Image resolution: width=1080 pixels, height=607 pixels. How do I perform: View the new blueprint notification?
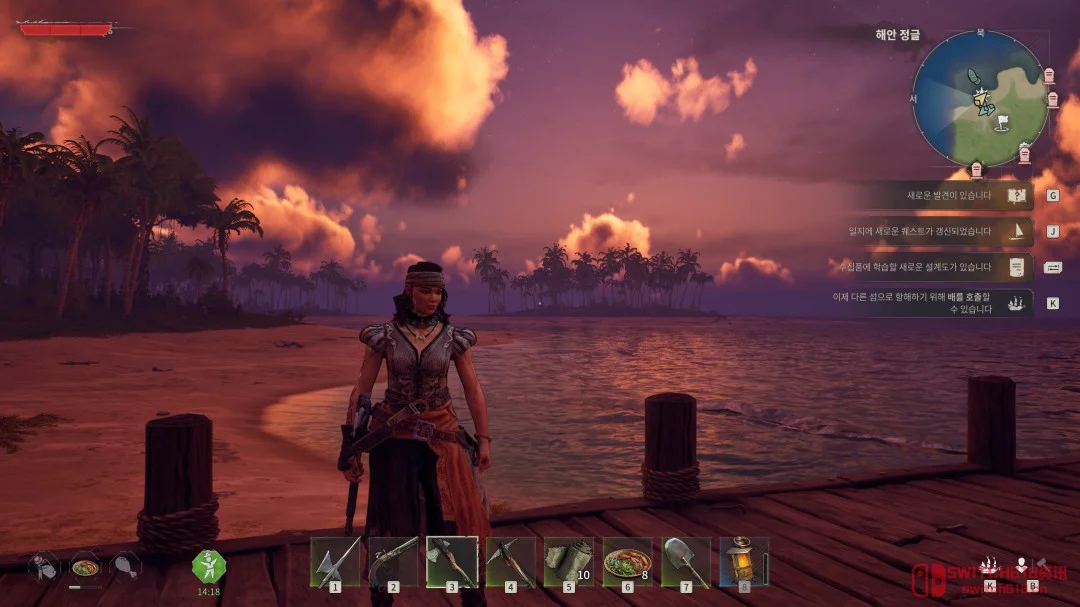click(x=930, y=267)
